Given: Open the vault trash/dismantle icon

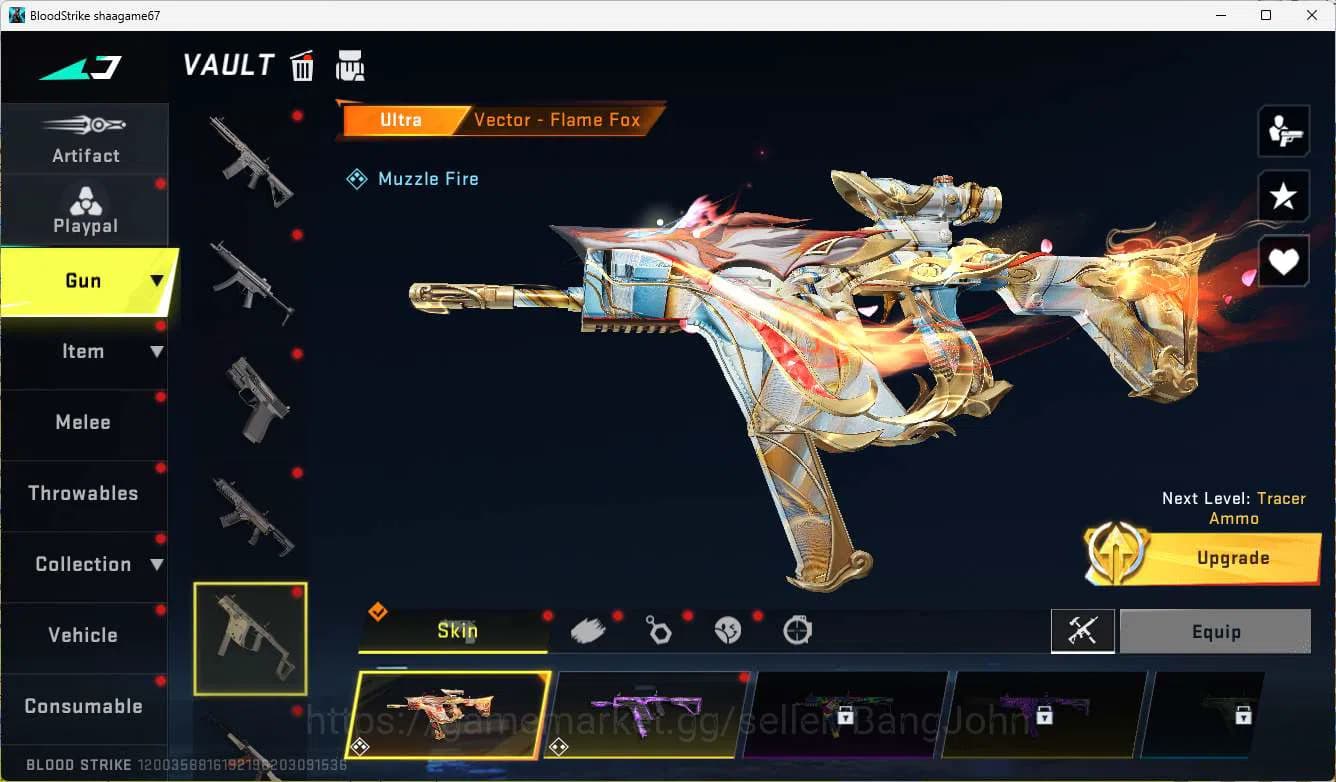Looking at the screenshot, I should (x=302, y=65).
